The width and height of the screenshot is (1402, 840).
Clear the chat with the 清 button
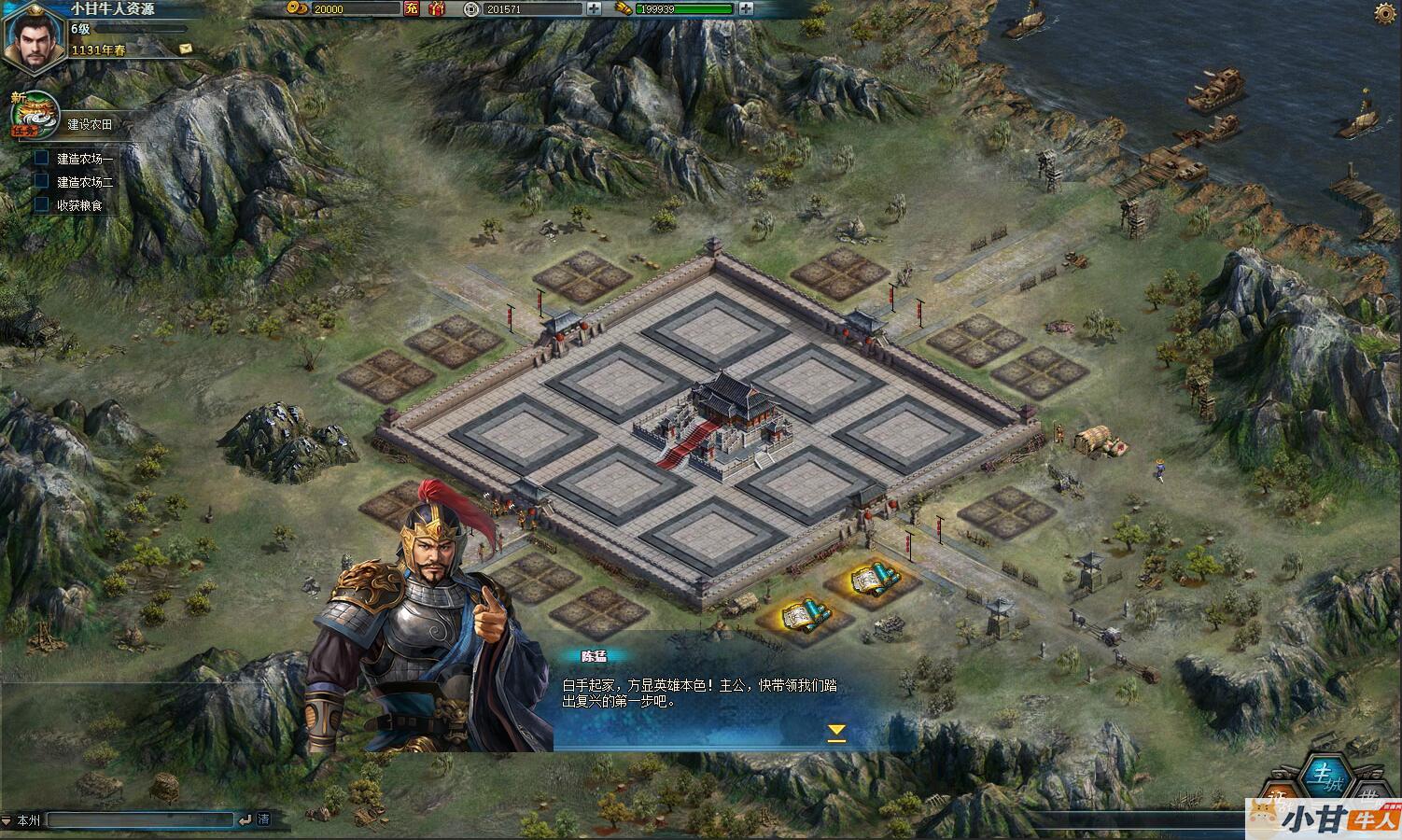pos(264,819)
